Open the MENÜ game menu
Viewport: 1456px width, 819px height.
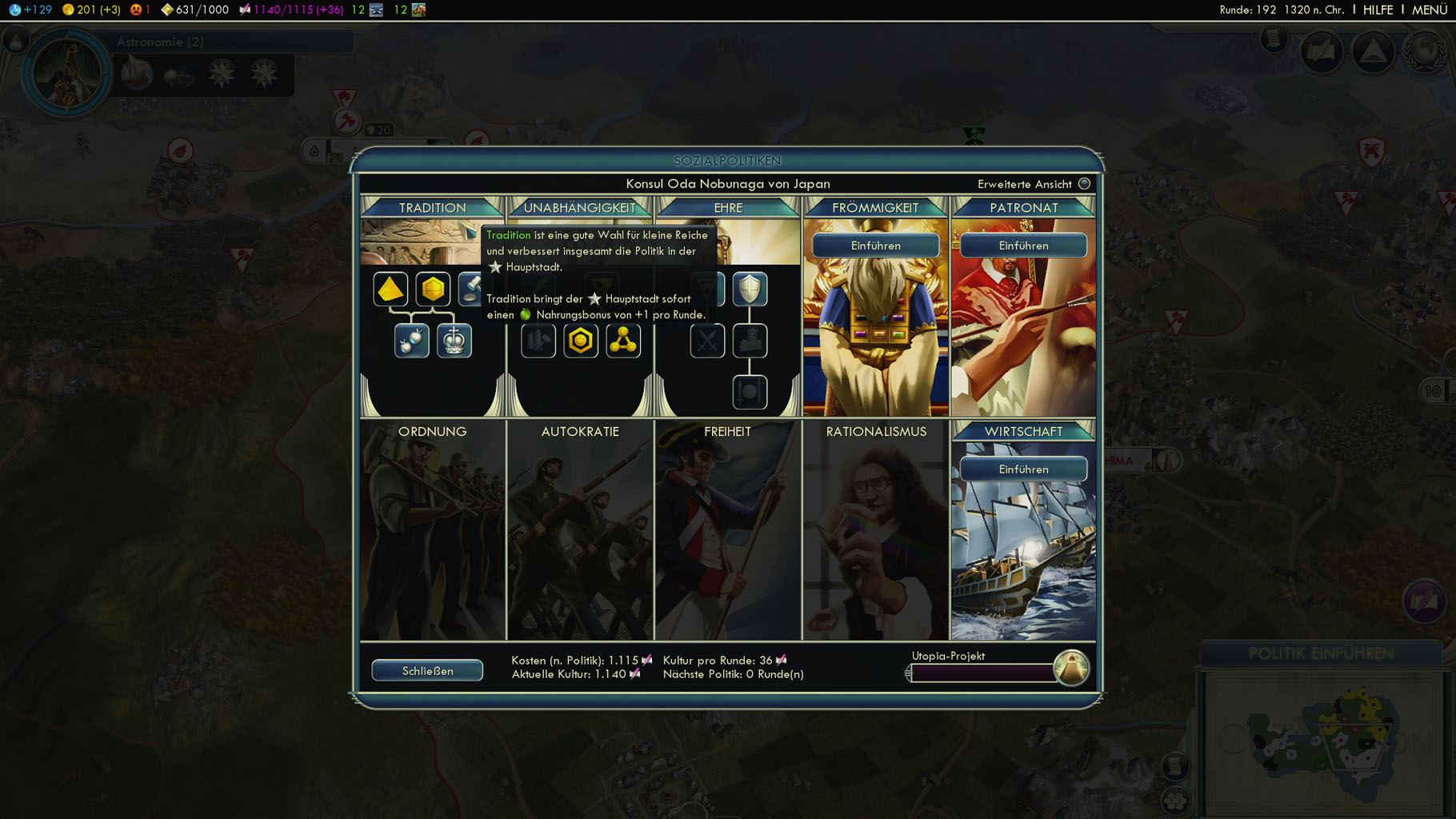click(1429, 10)
